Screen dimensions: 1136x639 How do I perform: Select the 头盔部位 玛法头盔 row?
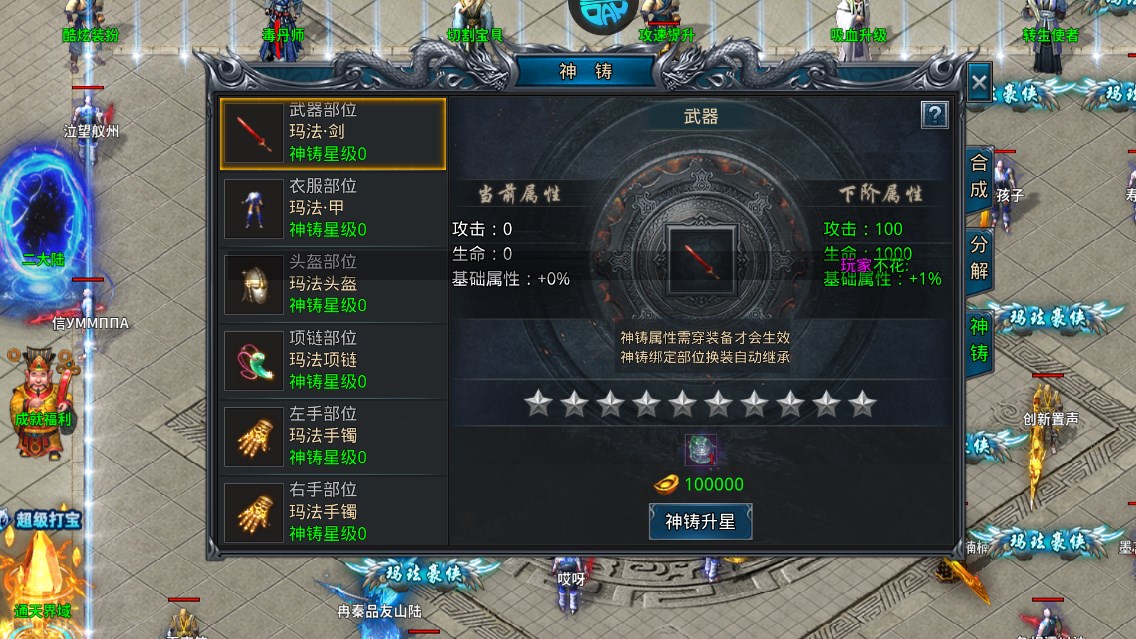coord(333,285)
